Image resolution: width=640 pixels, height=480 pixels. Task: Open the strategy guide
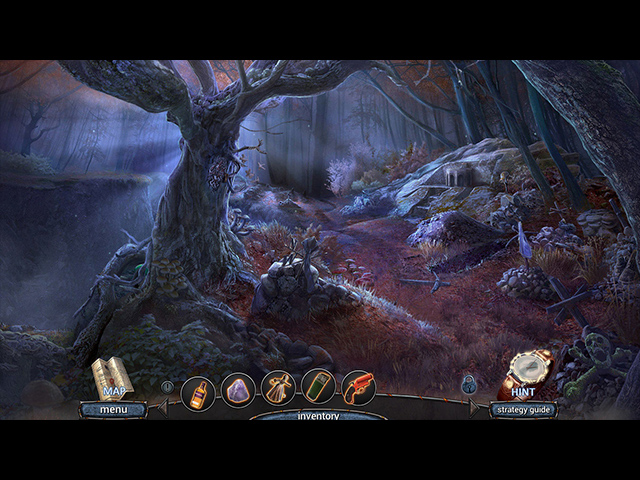pos(523,409)
